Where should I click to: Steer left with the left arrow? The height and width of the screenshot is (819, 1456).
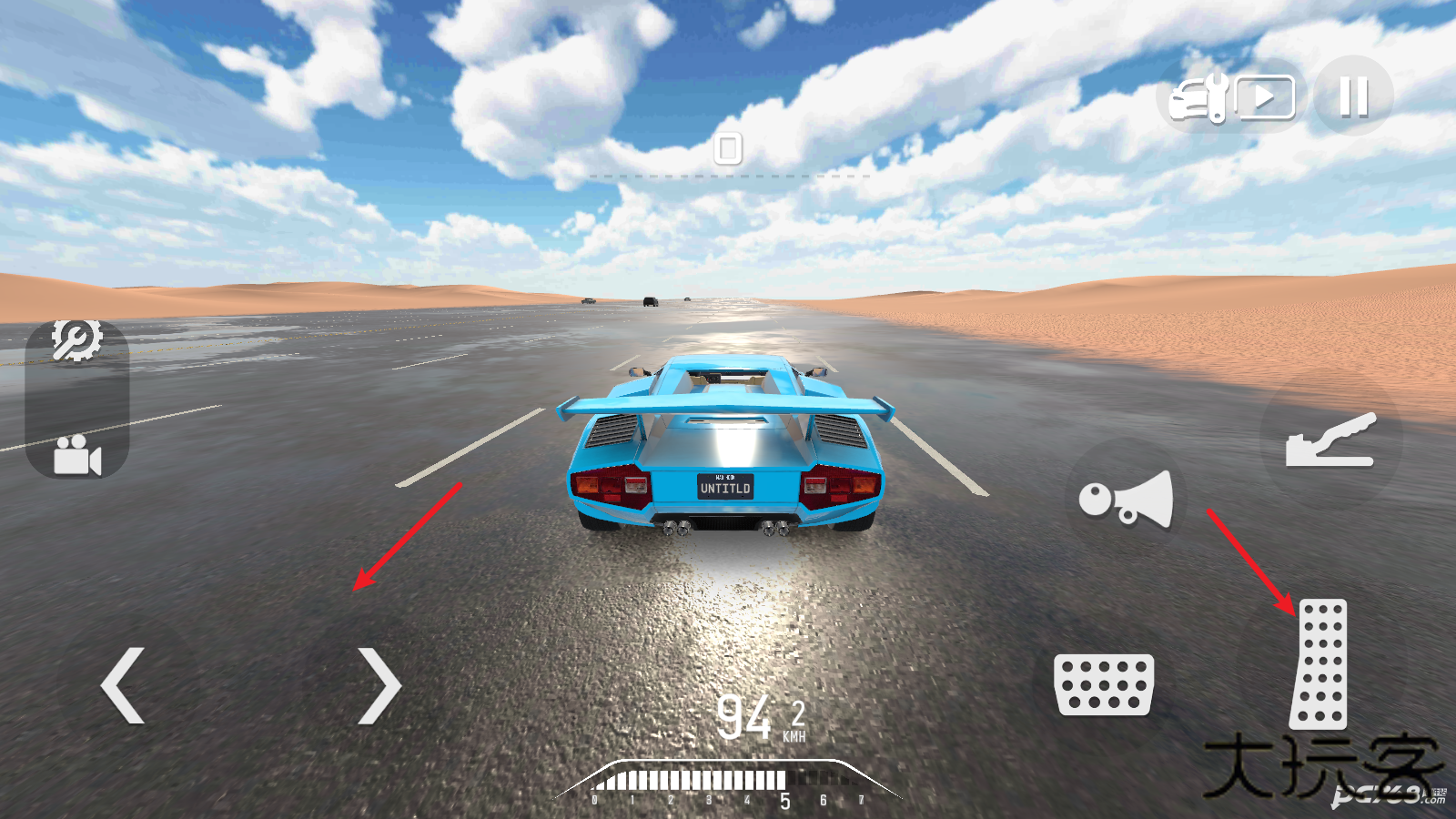[x=123, y=685]
